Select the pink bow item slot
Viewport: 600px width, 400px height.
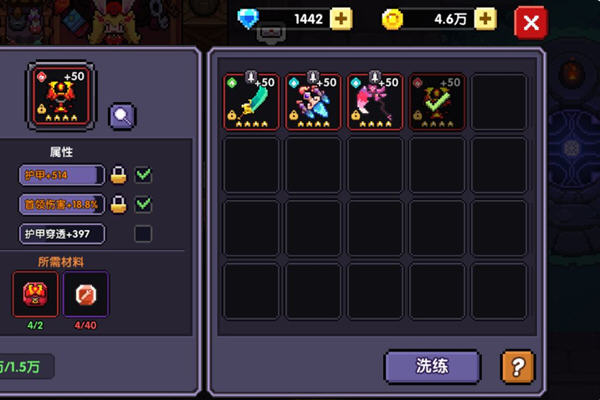coord(375,101)
